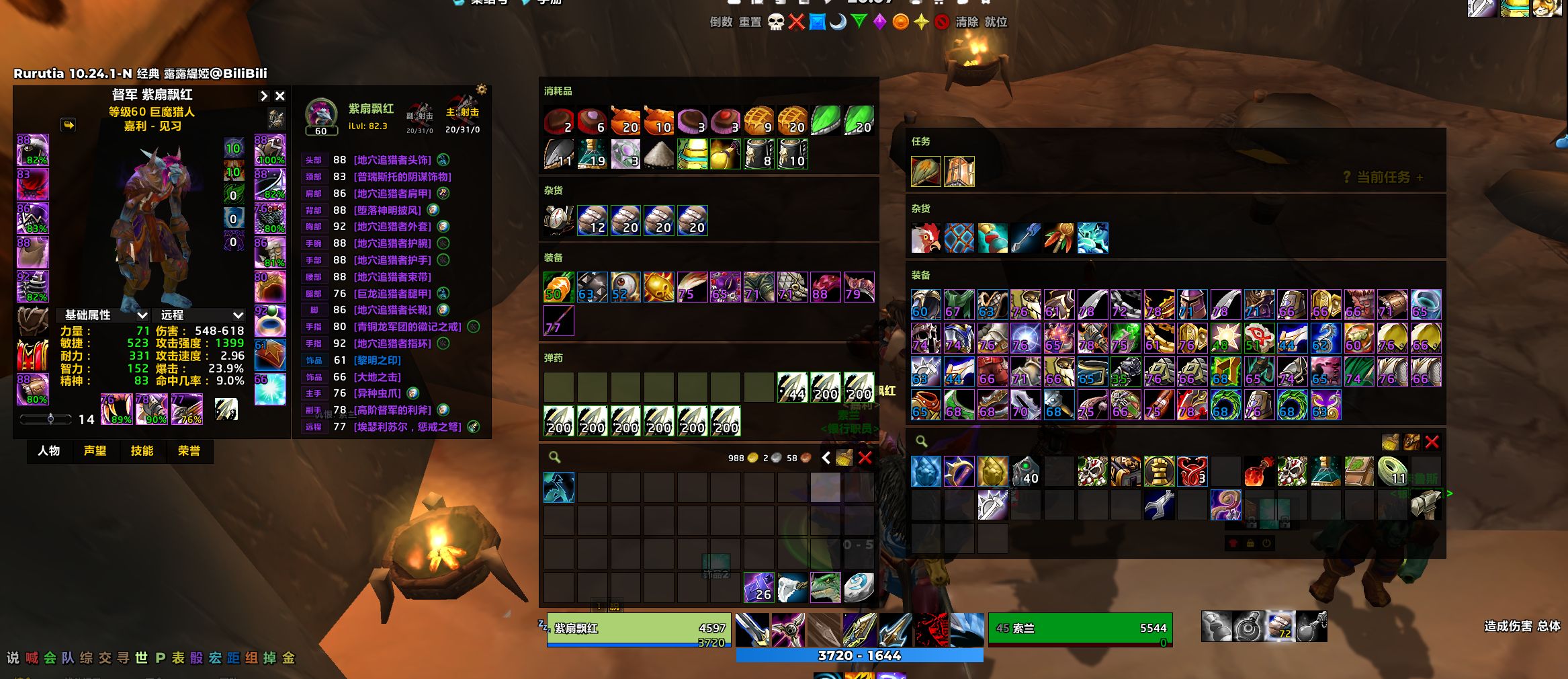Image resolution: width=1568 pixels, height=679 pixels.
Task: Set the blue square raid marker
Action: click(x=817, y=22)
